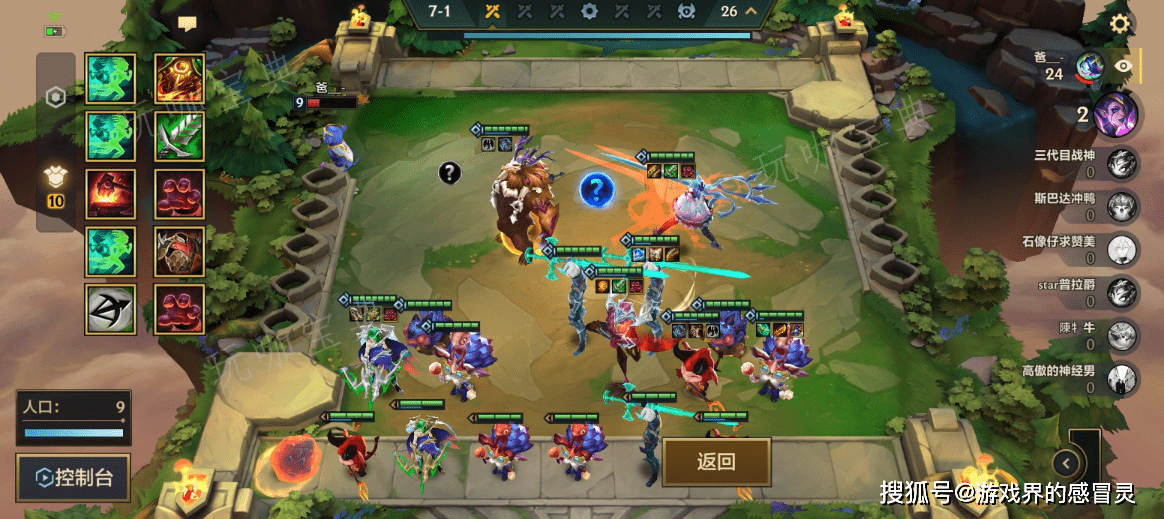
Task: Click the round left-arrow collapse button
Action: pyautogui.click(x=1068, y=463)
